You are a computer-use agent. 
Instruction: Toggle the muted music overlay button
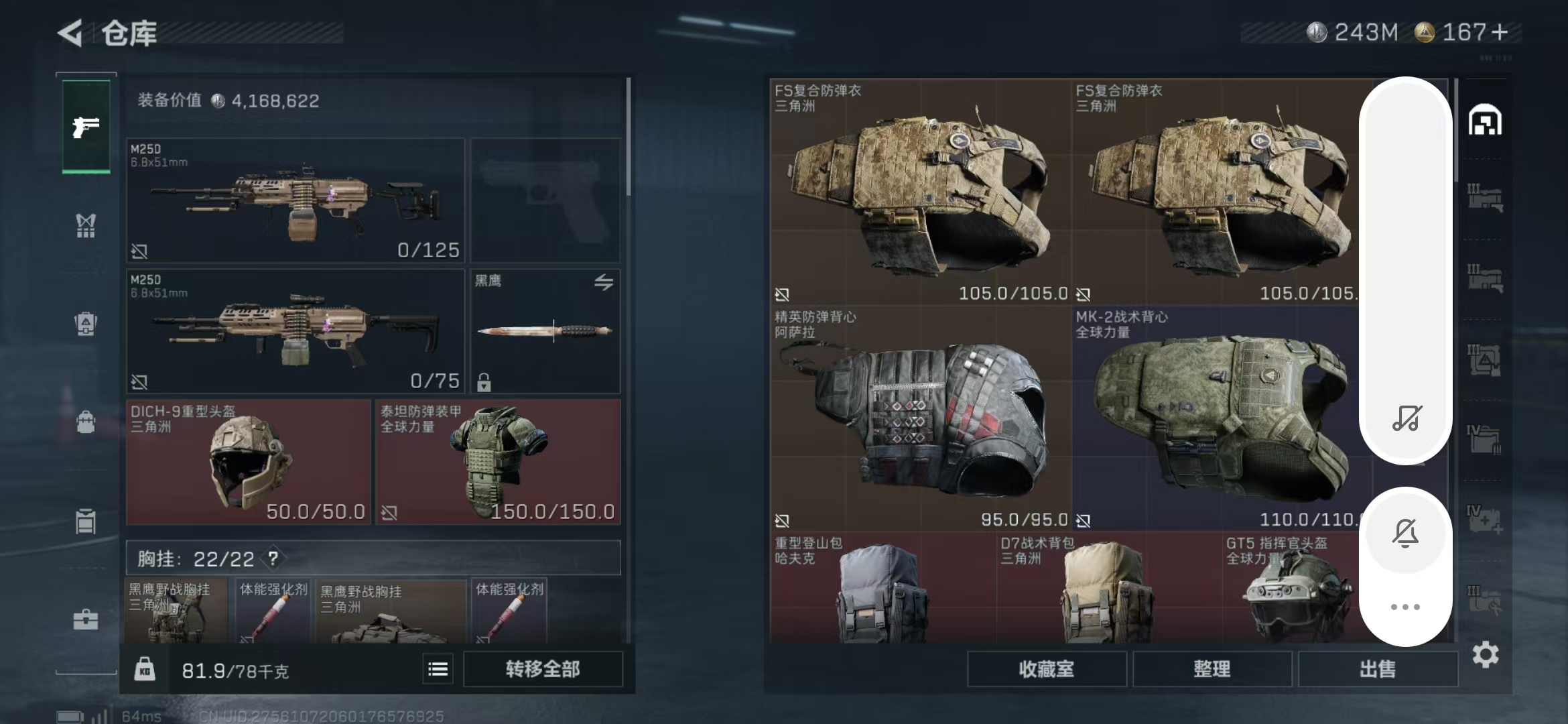(x=1406, y=418)
